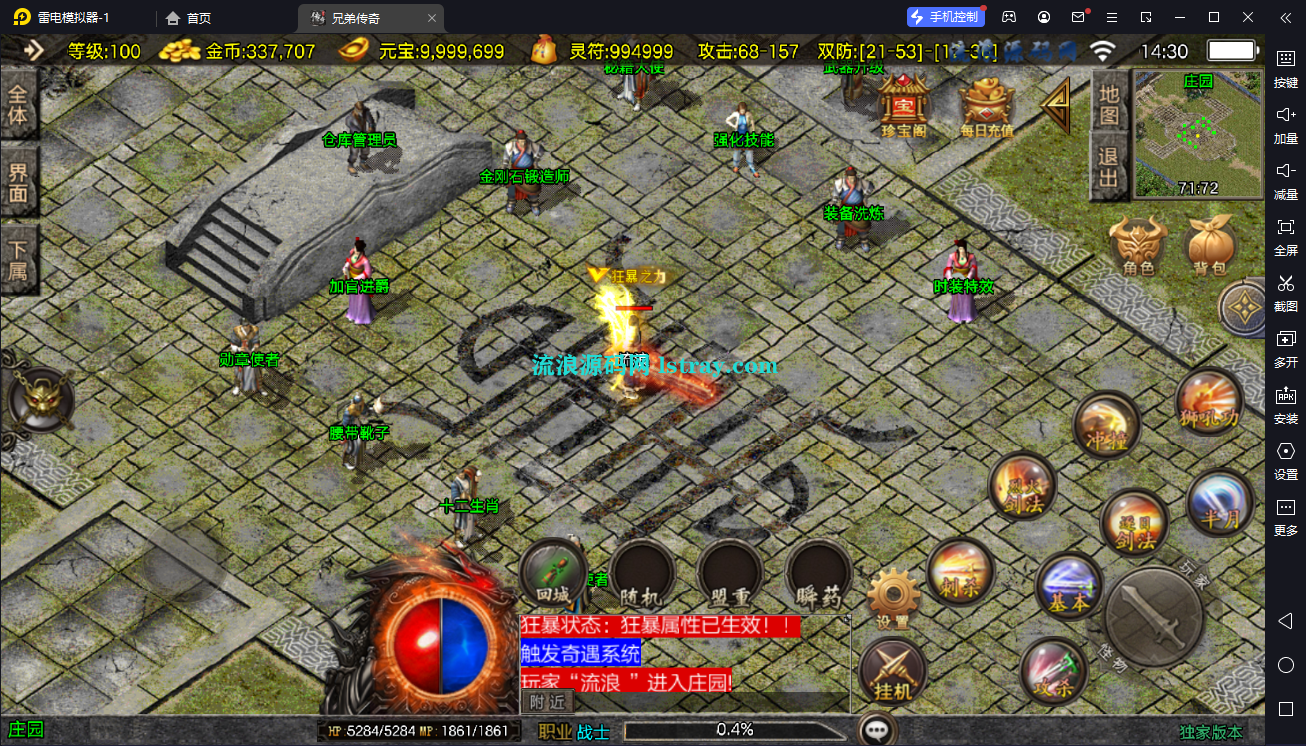
Task: Open the 角色 character sheet
Action: (x=1138, y=245)
